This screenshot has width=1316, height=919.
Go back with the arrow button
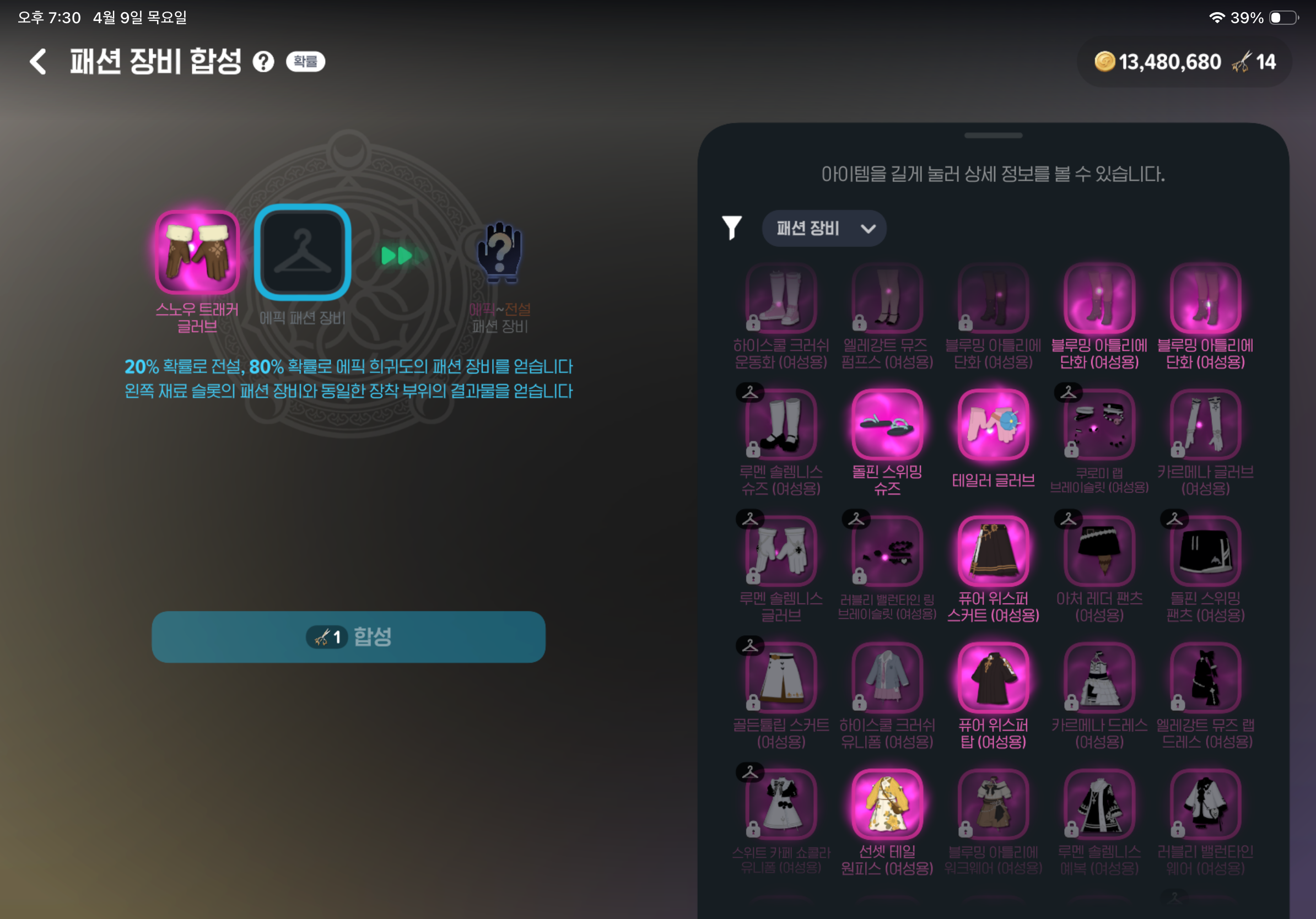pyautogui.click(x=39, y=61)
